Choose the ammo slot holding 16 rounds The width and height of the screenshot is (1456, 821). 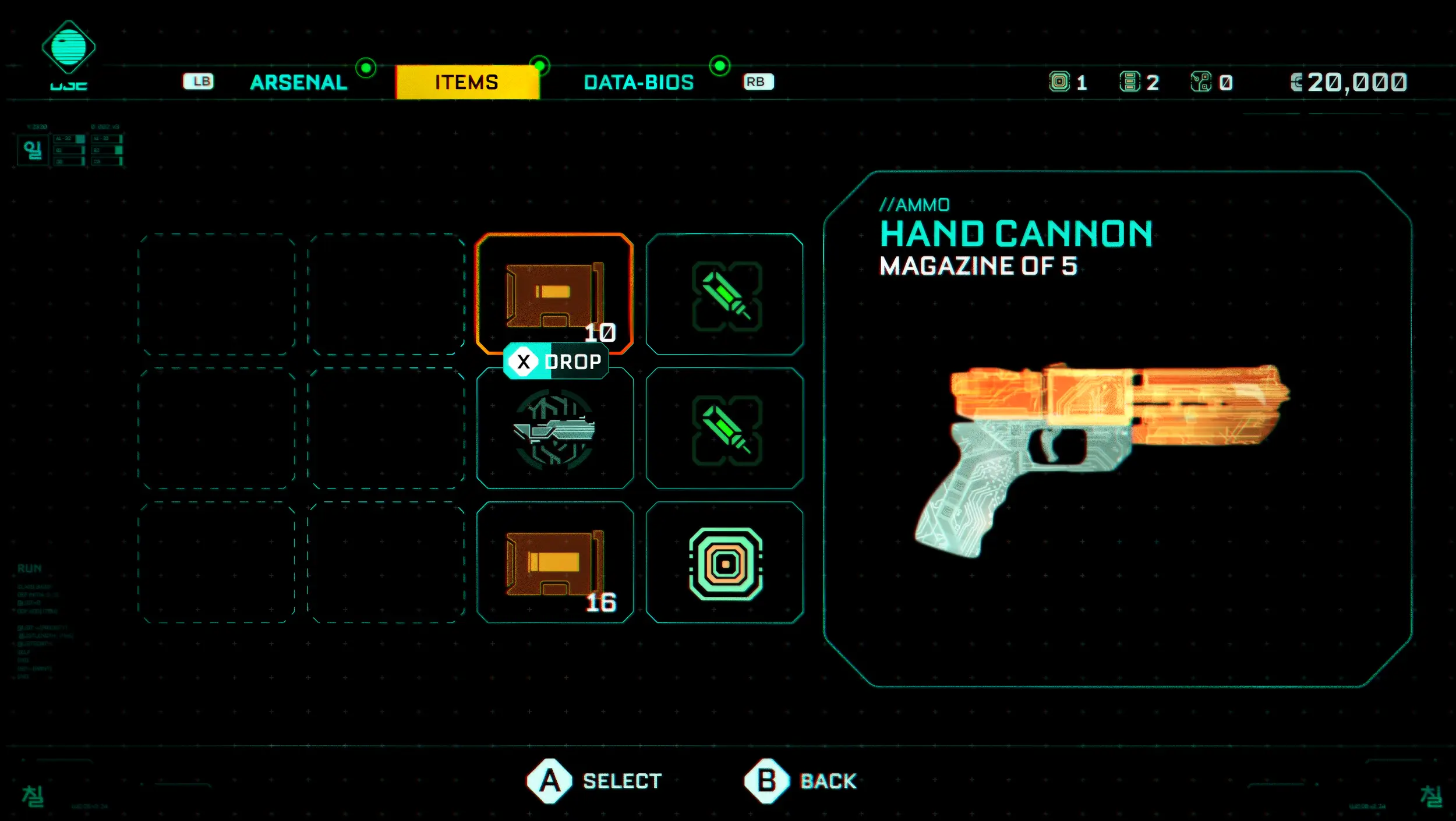point(554,562)
